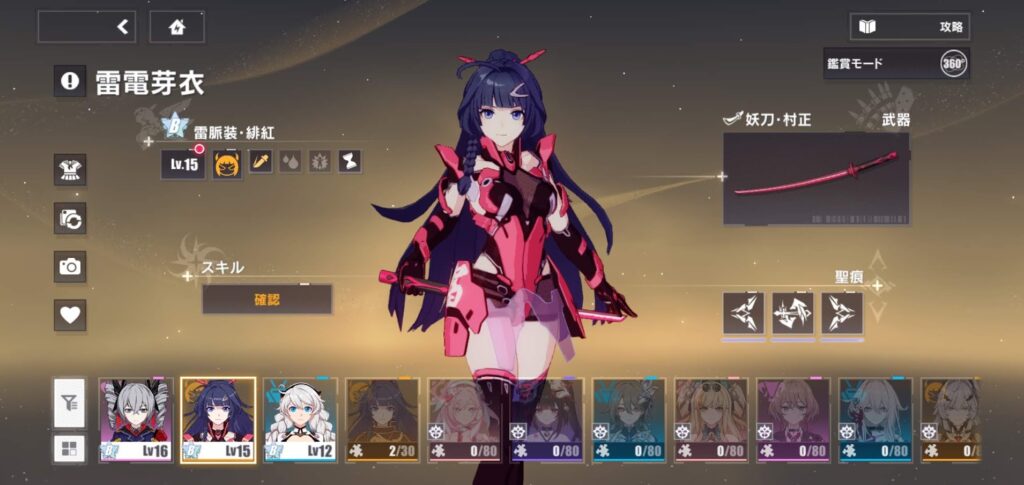Select the locked character with 2/30 fragments
Screen dimensions: 1024x485
point(382,420)
